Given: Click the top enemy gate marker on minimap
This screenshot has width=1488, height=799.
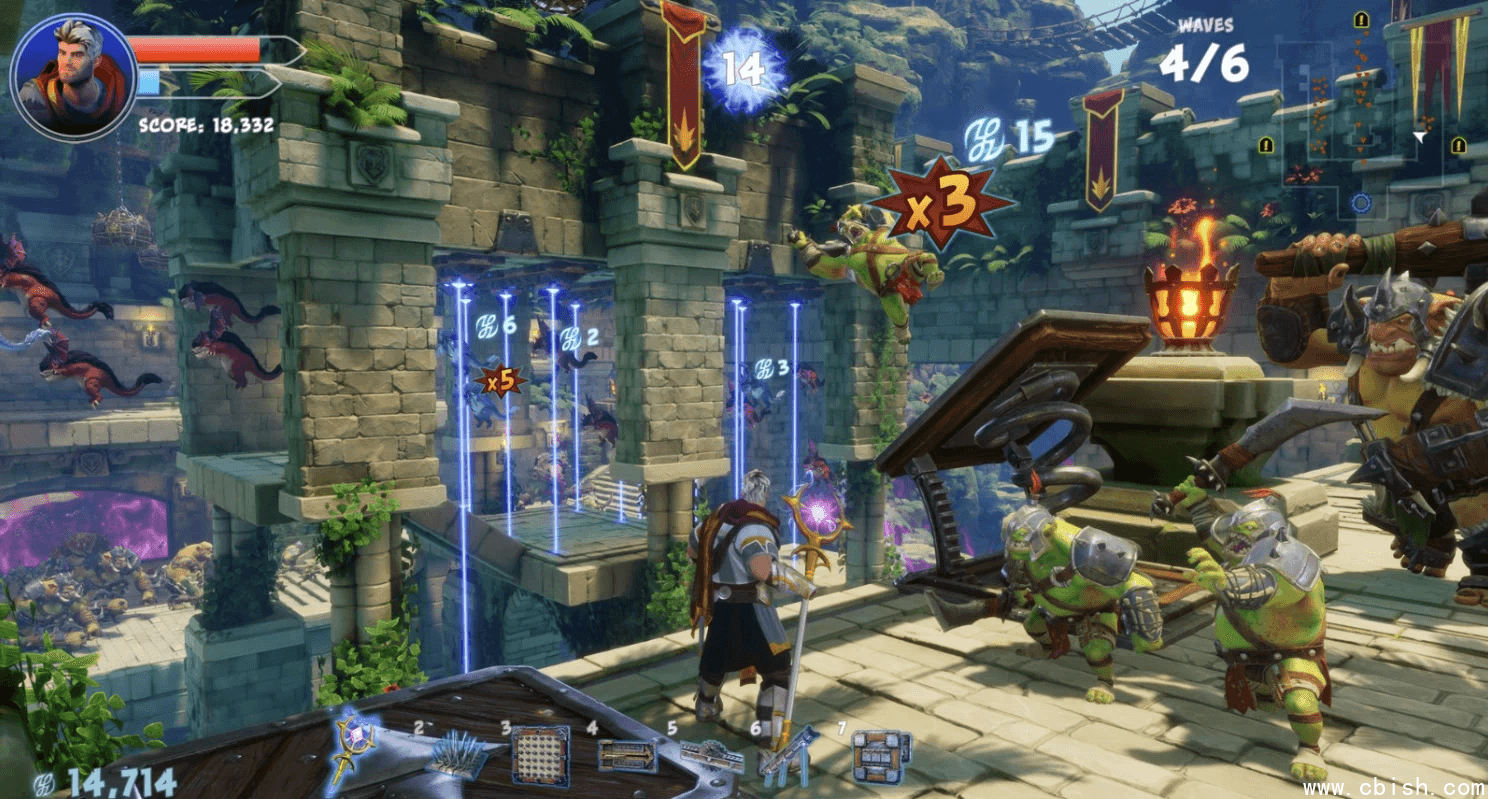Looking at the screenshot, I should pos(1361,20).
